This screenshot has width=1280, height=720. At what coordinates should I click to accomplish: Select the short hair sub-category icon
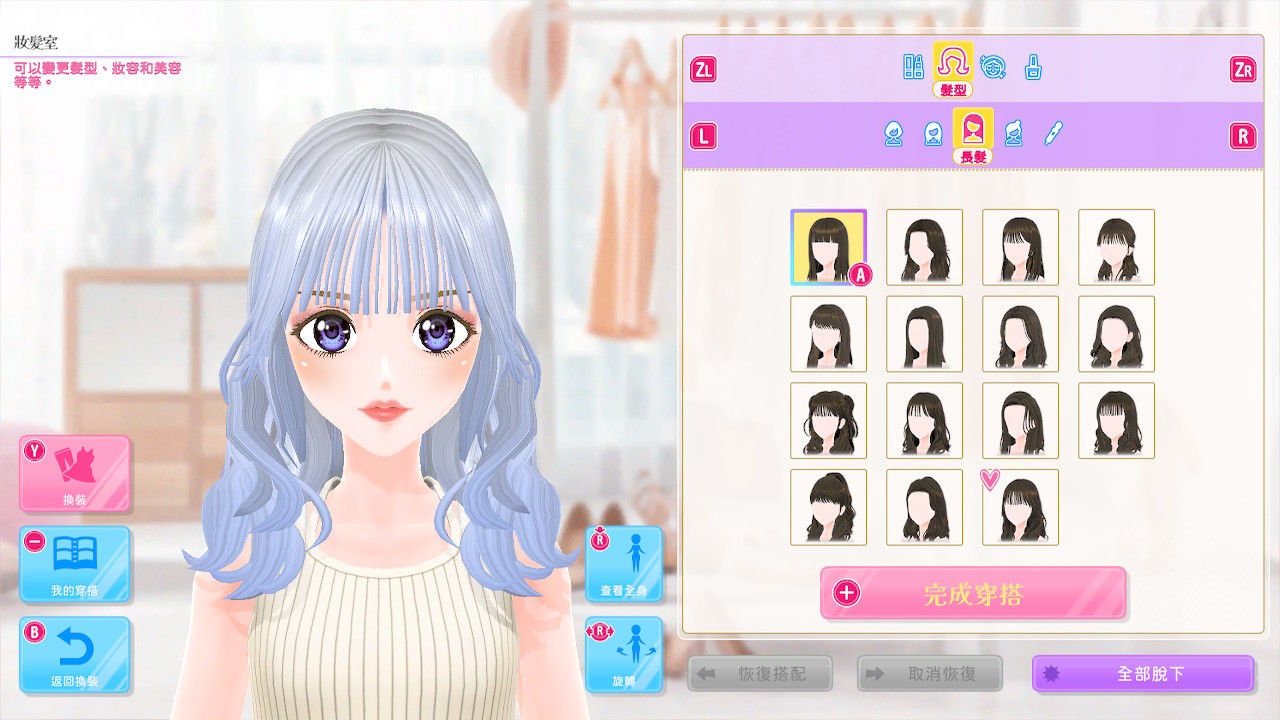pyautogui.click(x=893, y=132)
